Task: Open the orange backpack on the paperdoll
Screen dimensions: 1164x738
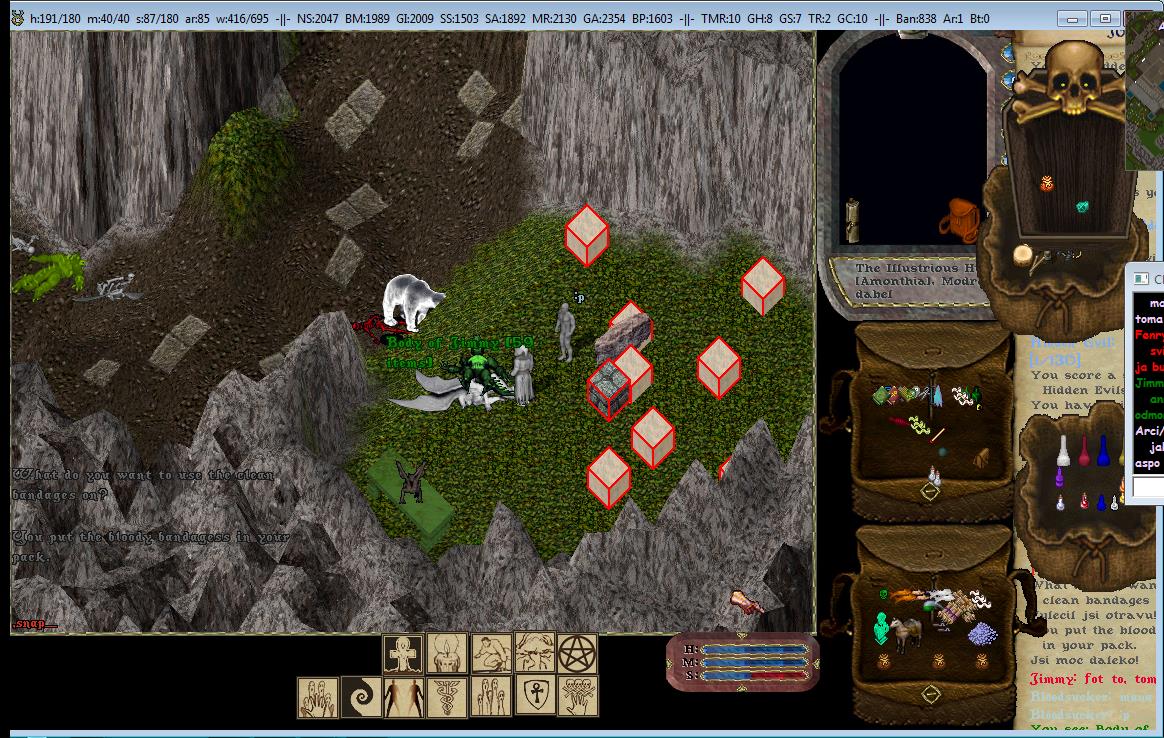Action: click(x=960, y=217)
